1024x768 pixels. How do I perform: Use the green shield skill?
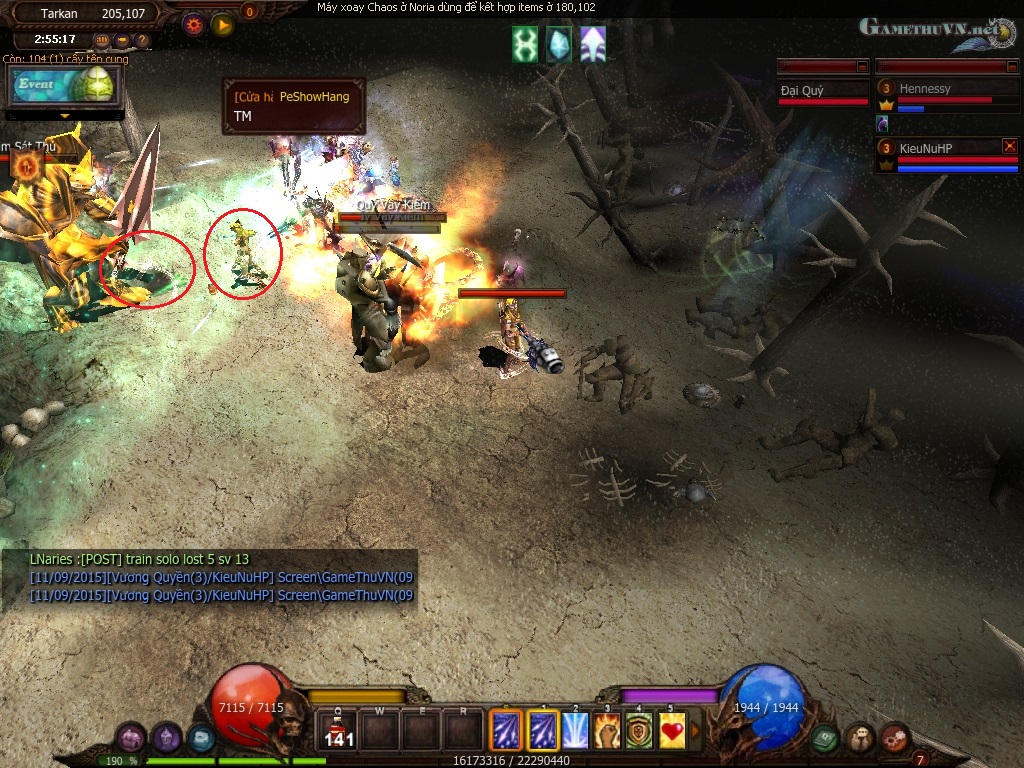pyautogui.click(x=640, y=731)
